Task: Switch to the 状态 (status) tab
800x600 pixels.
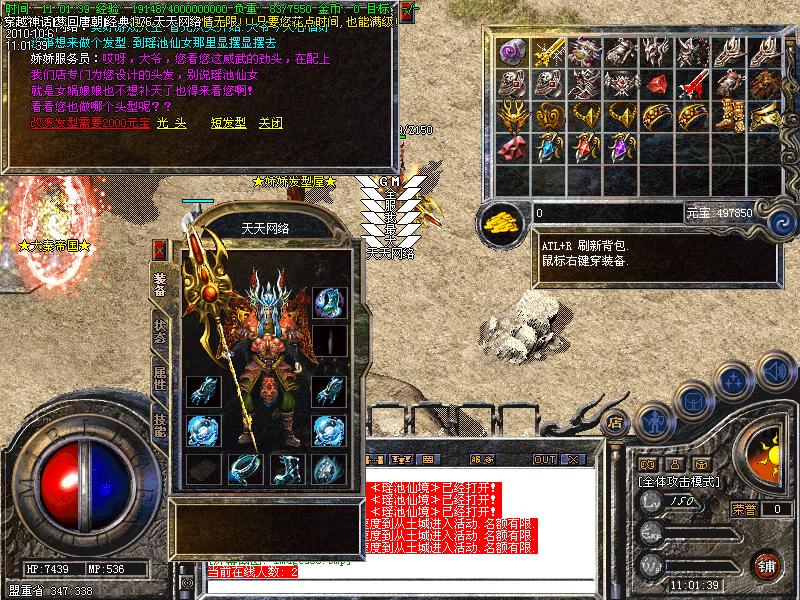Action: (159, 330)
